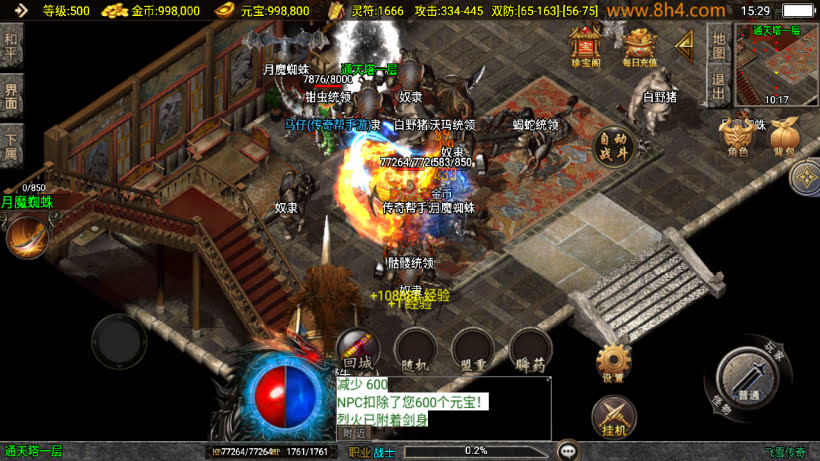Open the 背包 backpack
This screenshot has height=461, width=820.
(x=783, y=138)
